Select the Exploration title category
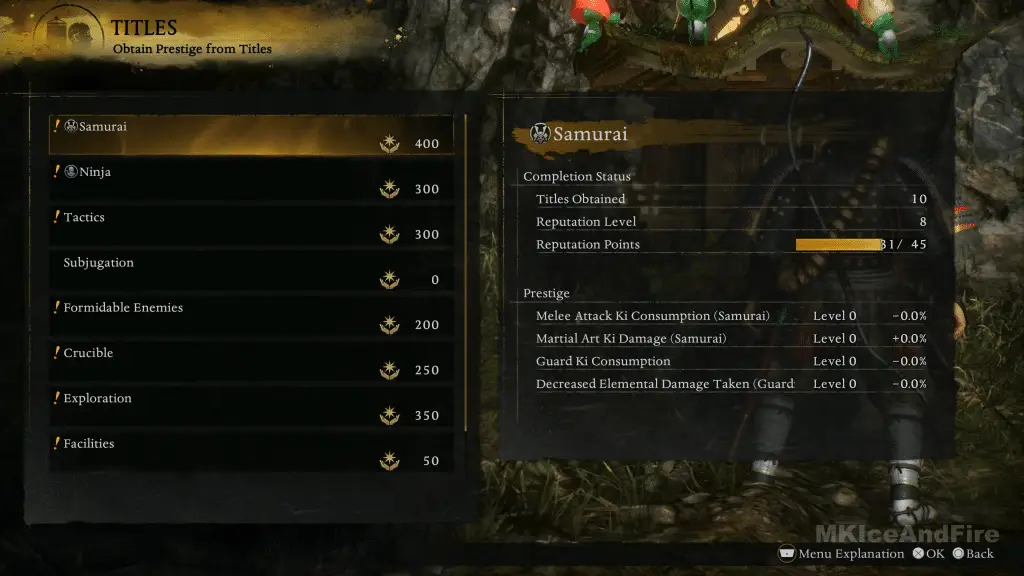The width and height of the screenshot is (1024, 576). click(250, 406)
